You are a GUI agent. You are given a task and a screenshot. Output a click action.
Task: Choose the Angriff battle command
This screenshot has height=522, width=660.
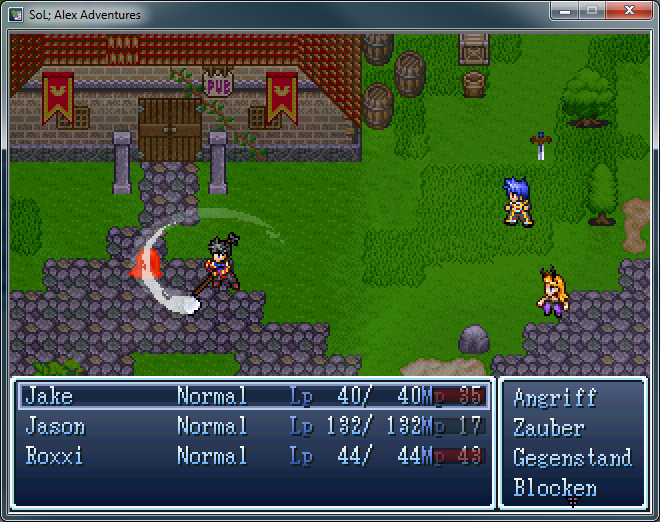[x=555, y=398]
